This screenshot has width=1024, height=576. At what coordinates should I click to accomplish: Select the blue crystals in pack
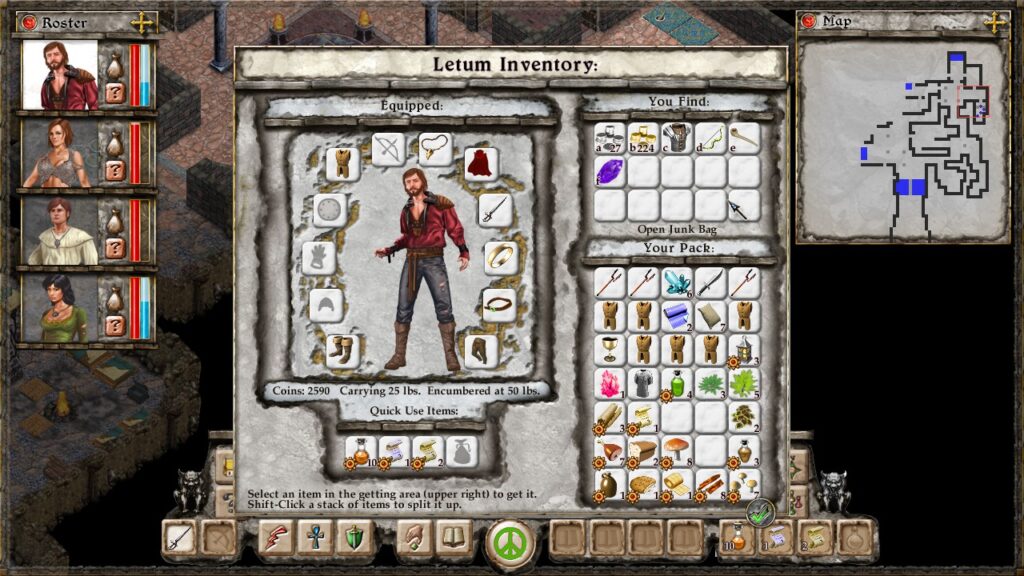point(677,282)
